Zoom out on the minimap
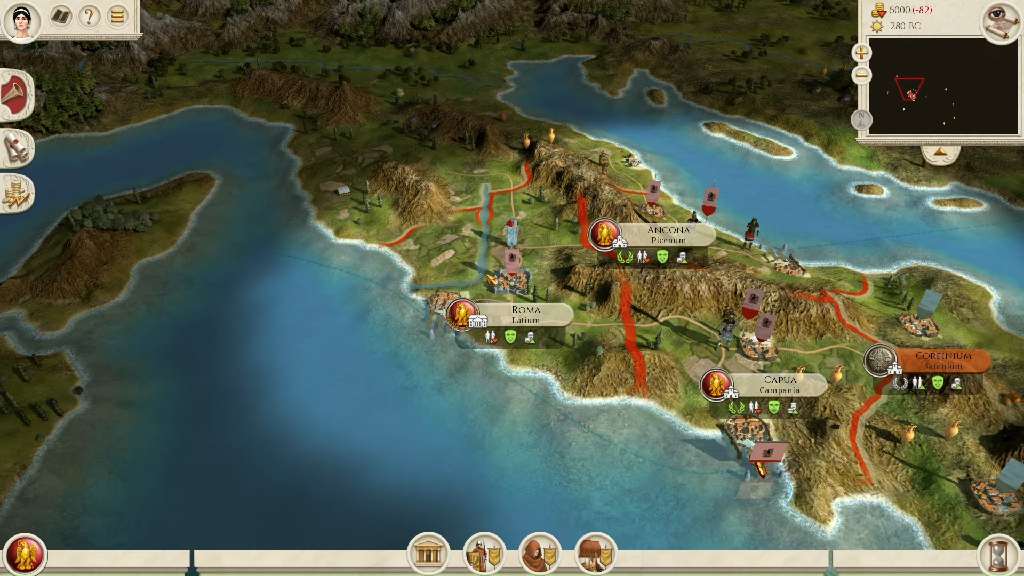Screen dimensions: 1024x576 click(862, 75)
